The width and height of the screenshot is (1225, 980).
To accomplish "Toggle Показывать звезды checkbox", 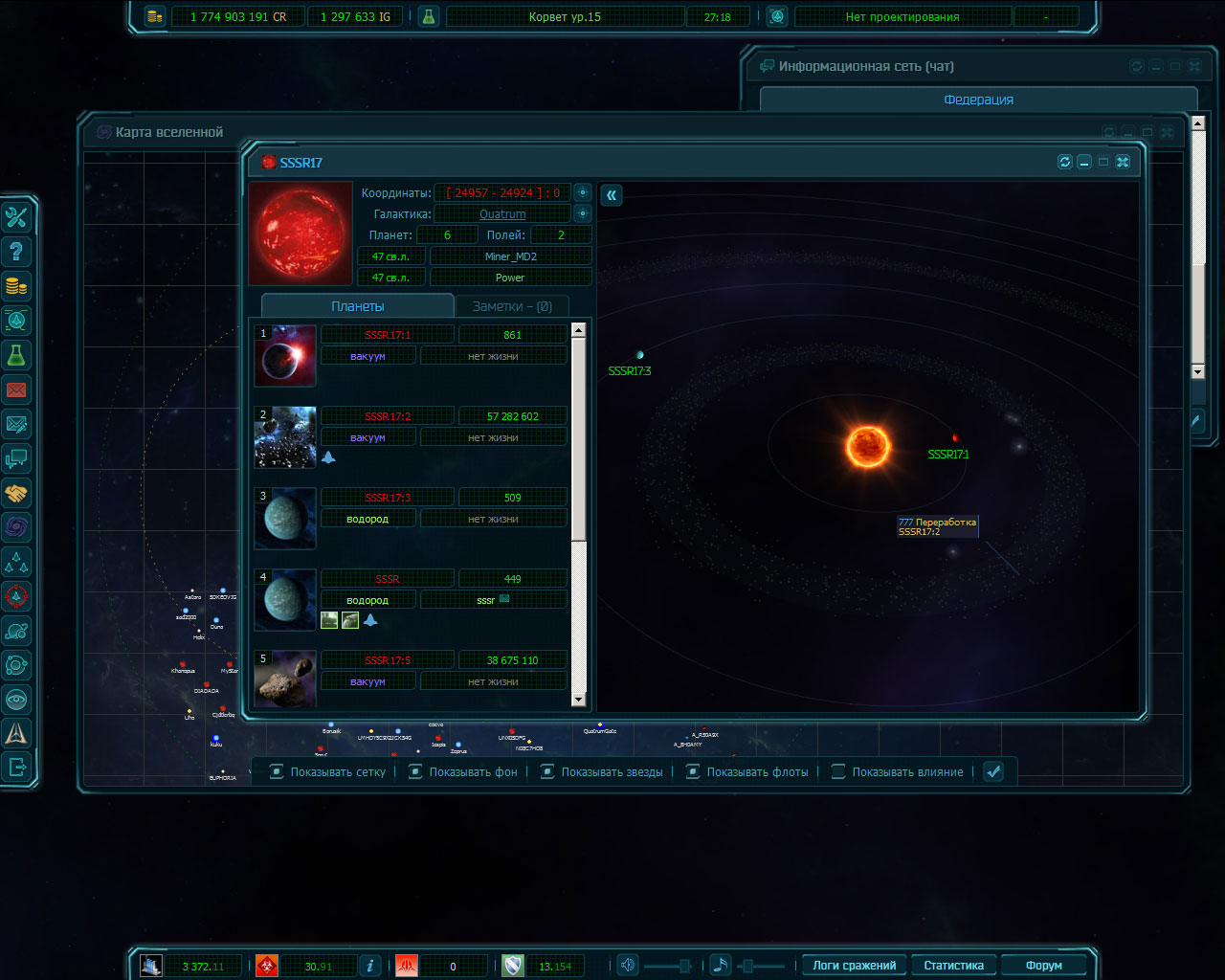I will tap(547, 771).
